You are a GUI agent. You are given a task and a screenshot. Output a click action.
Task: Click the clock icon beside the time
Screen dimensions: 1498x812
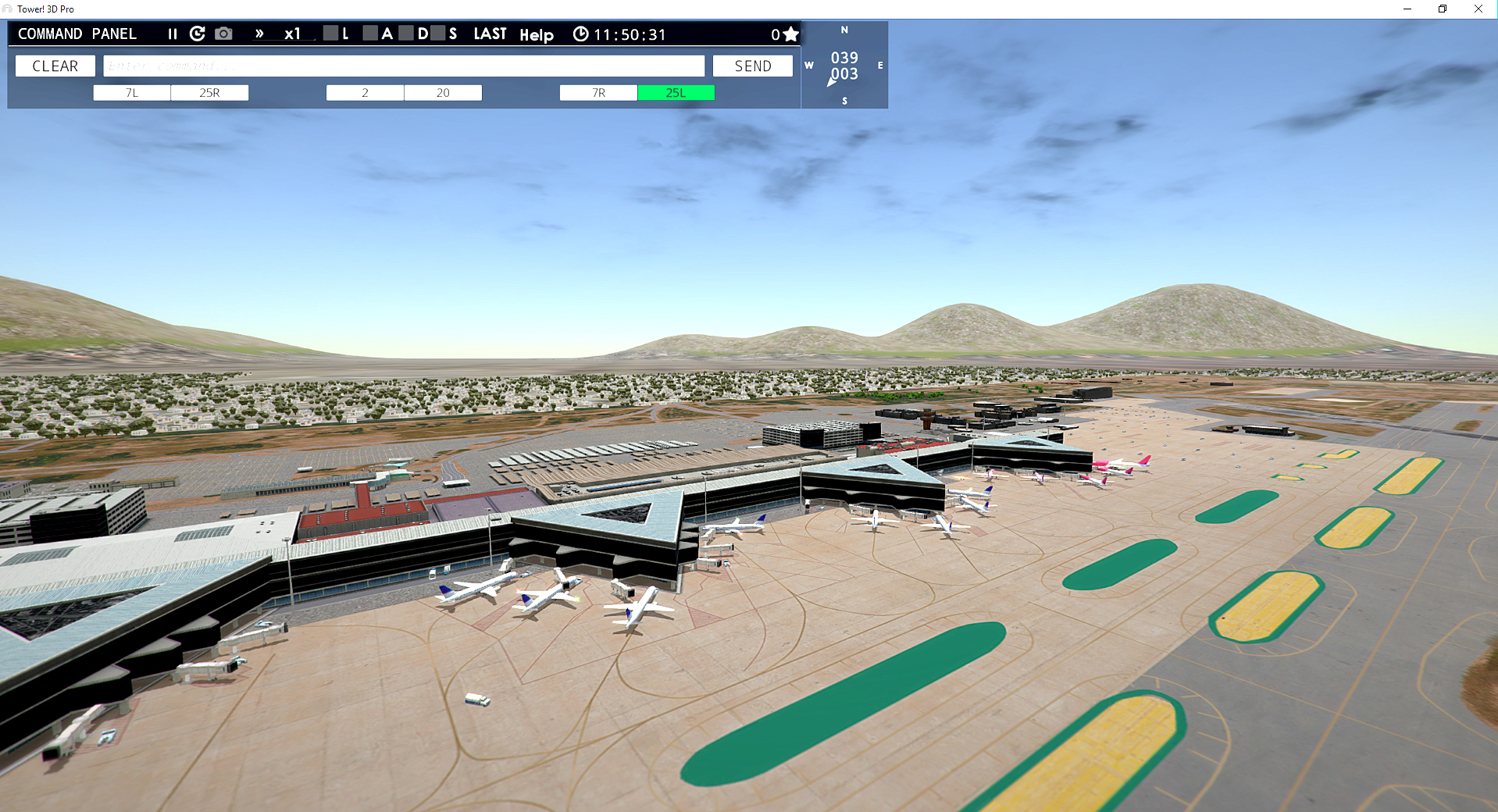click(x=580, y=34)
